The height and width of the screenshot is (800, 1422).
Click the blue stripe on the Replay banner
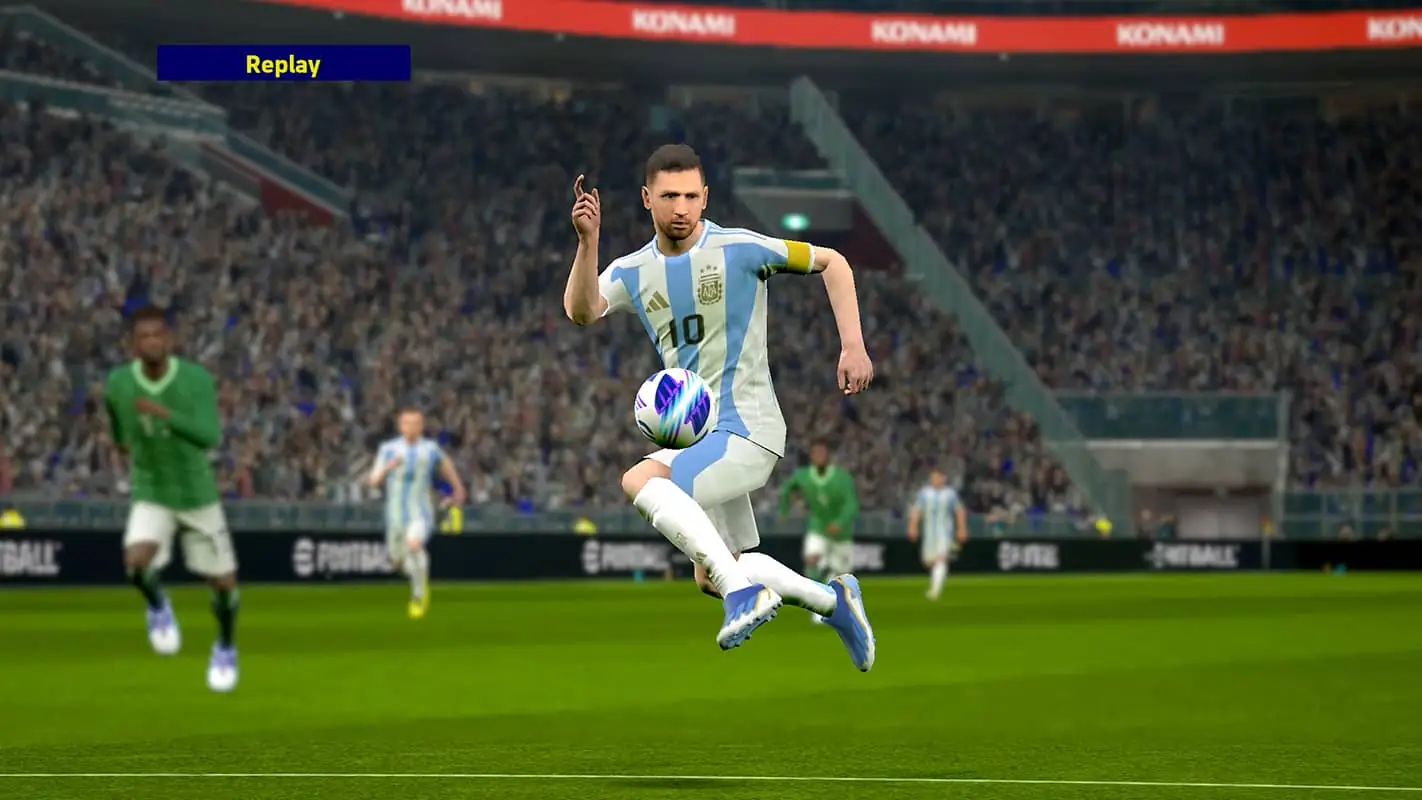pyautogui.click(x=200, y=66)
